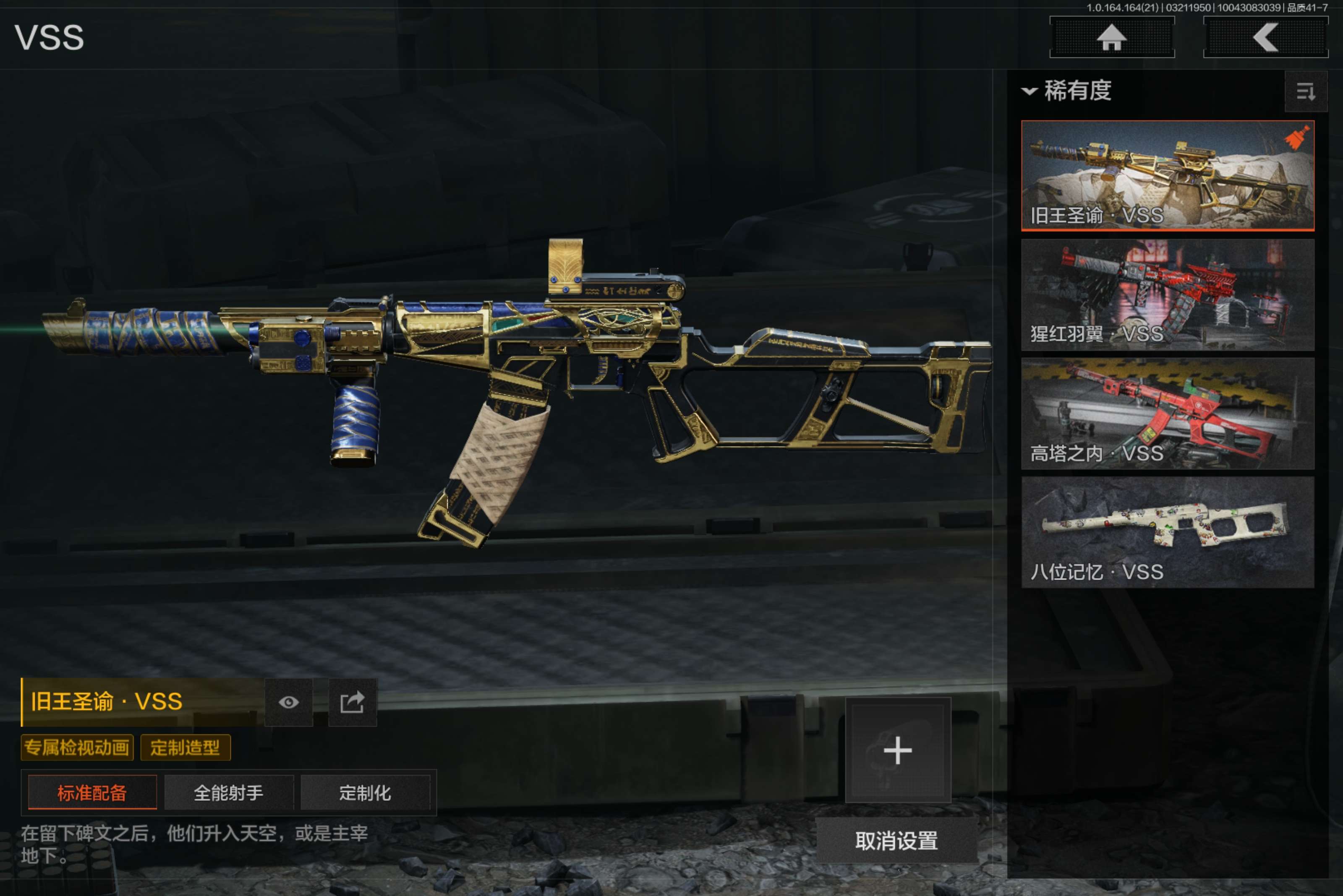
Task: Open the 定制化 customization tab
Action: (365, 792)
